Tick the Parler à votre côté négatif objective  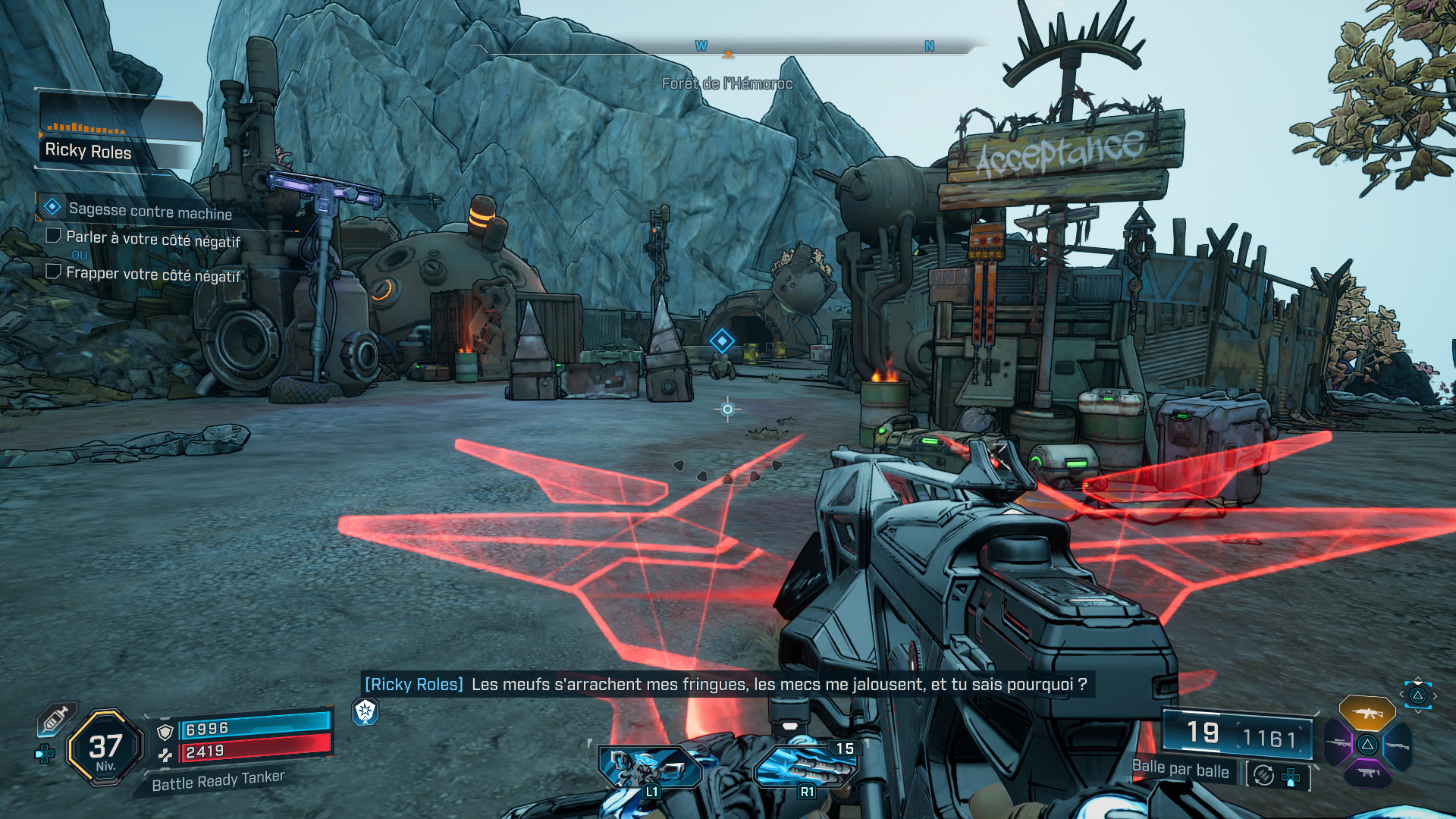tap(54, 236)
